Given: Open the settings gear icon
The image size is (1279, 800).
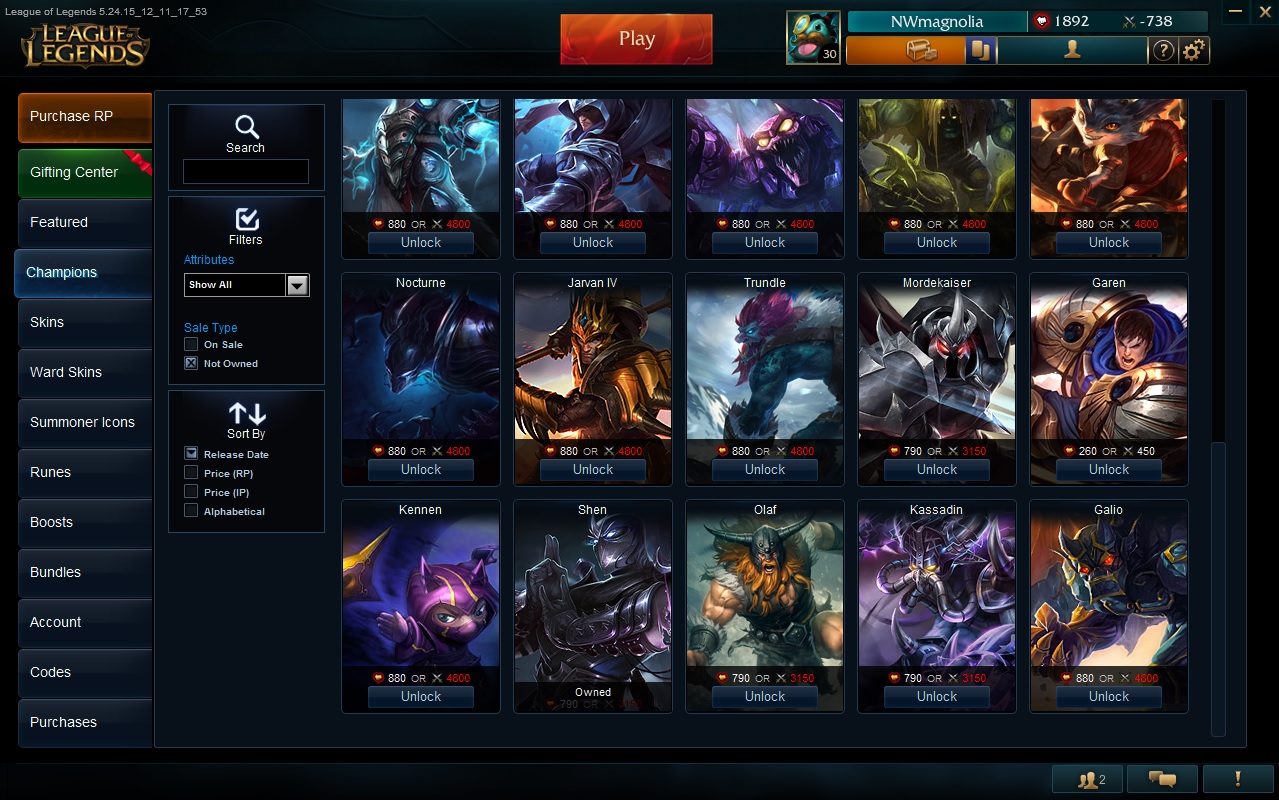Looking at the screenshot, I should pos(1193,50).
